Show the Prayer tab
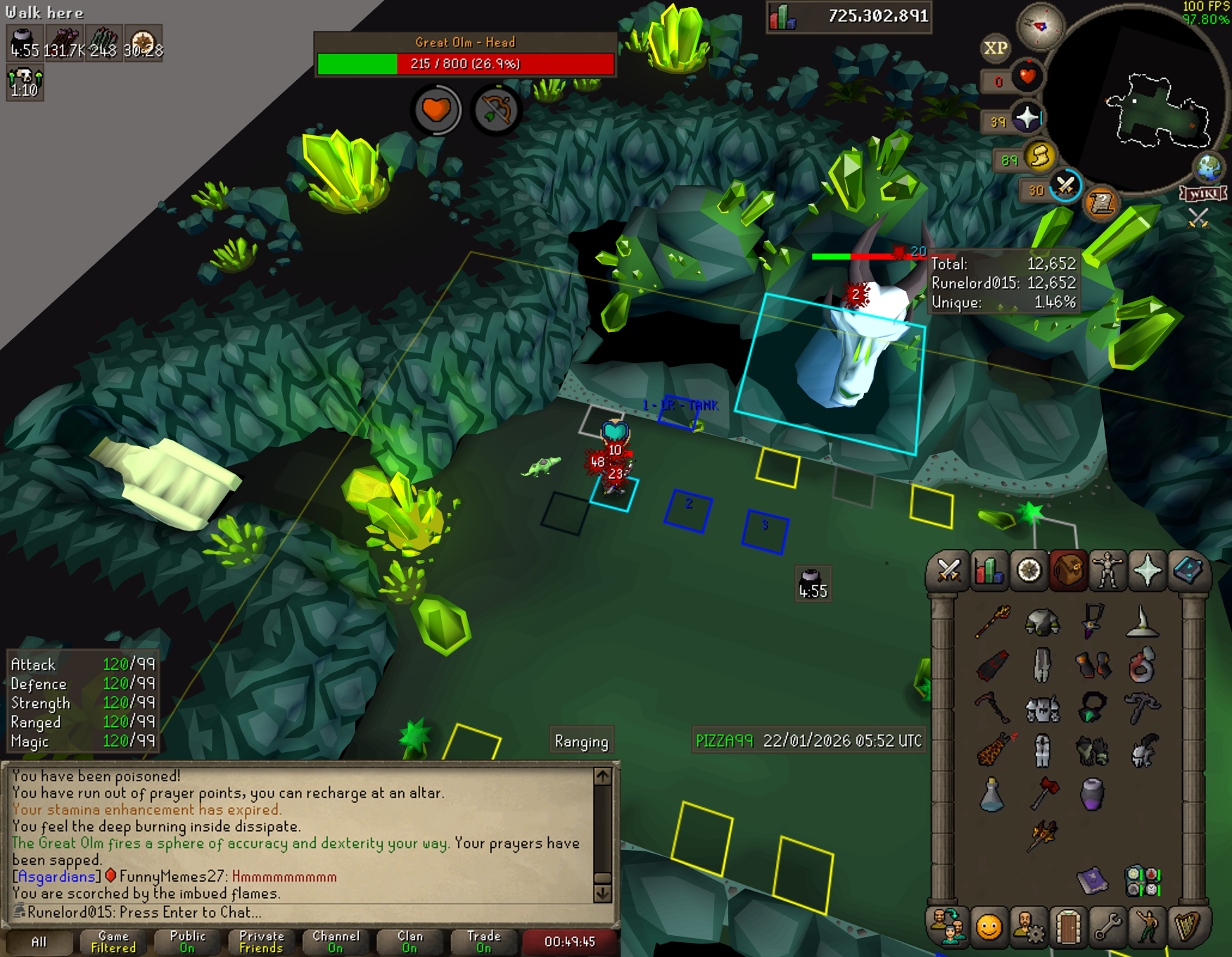The image size is (1232, 957). coord(1148,570)
